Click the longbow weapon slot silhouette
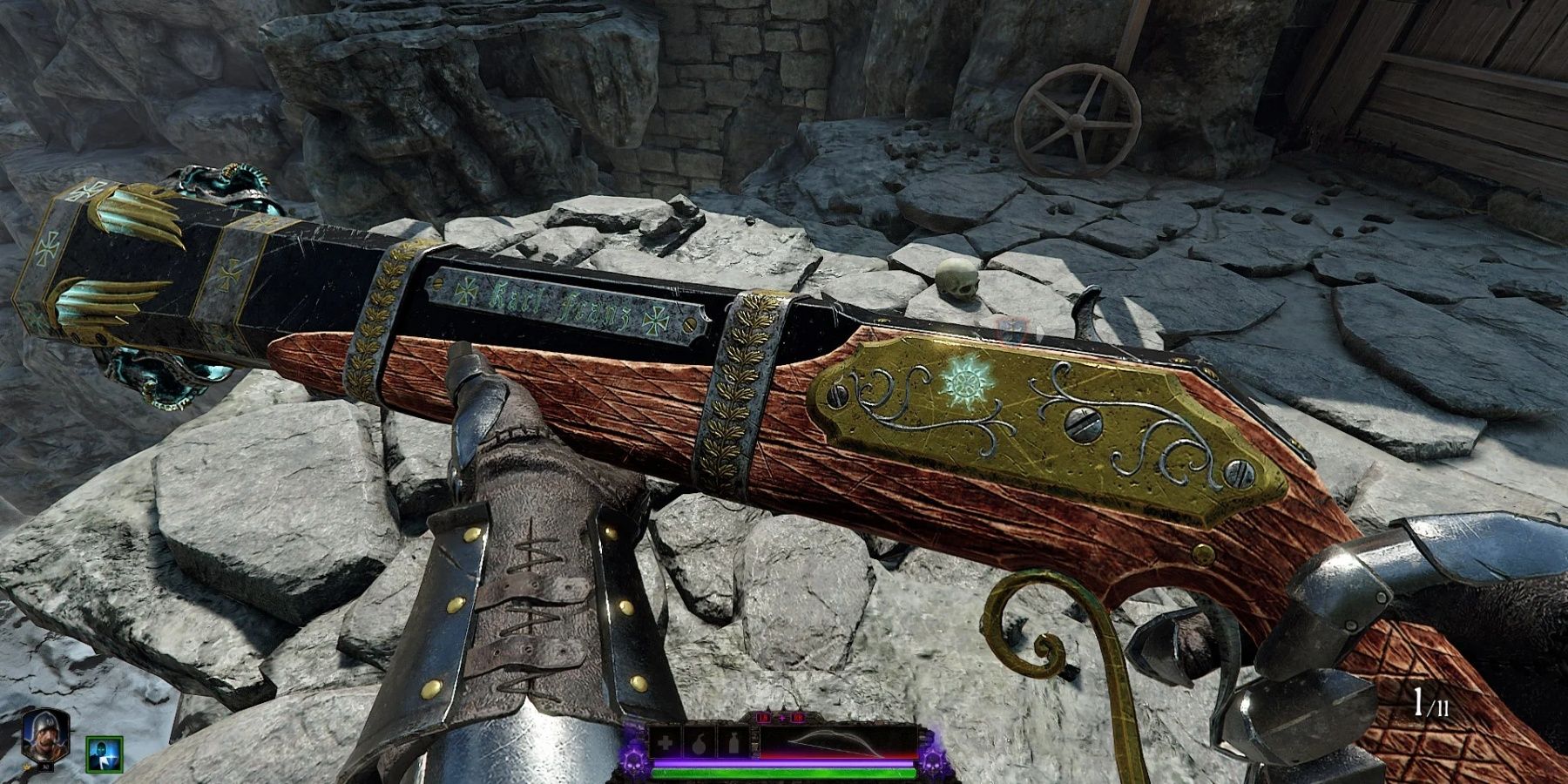The height and width of the screenshot is (784, 1568). click(836, 741)
